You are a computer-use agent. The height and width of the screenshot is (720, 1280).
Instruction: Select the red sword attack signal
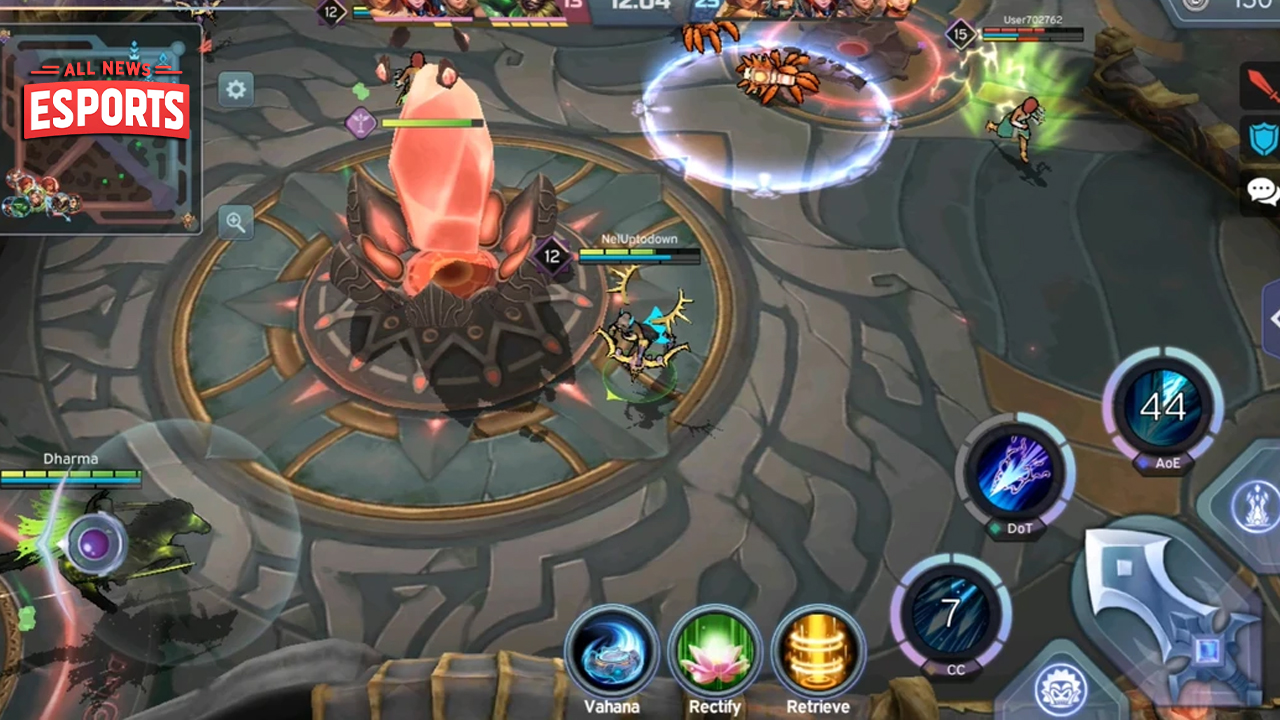click(x=1262, y=87)
